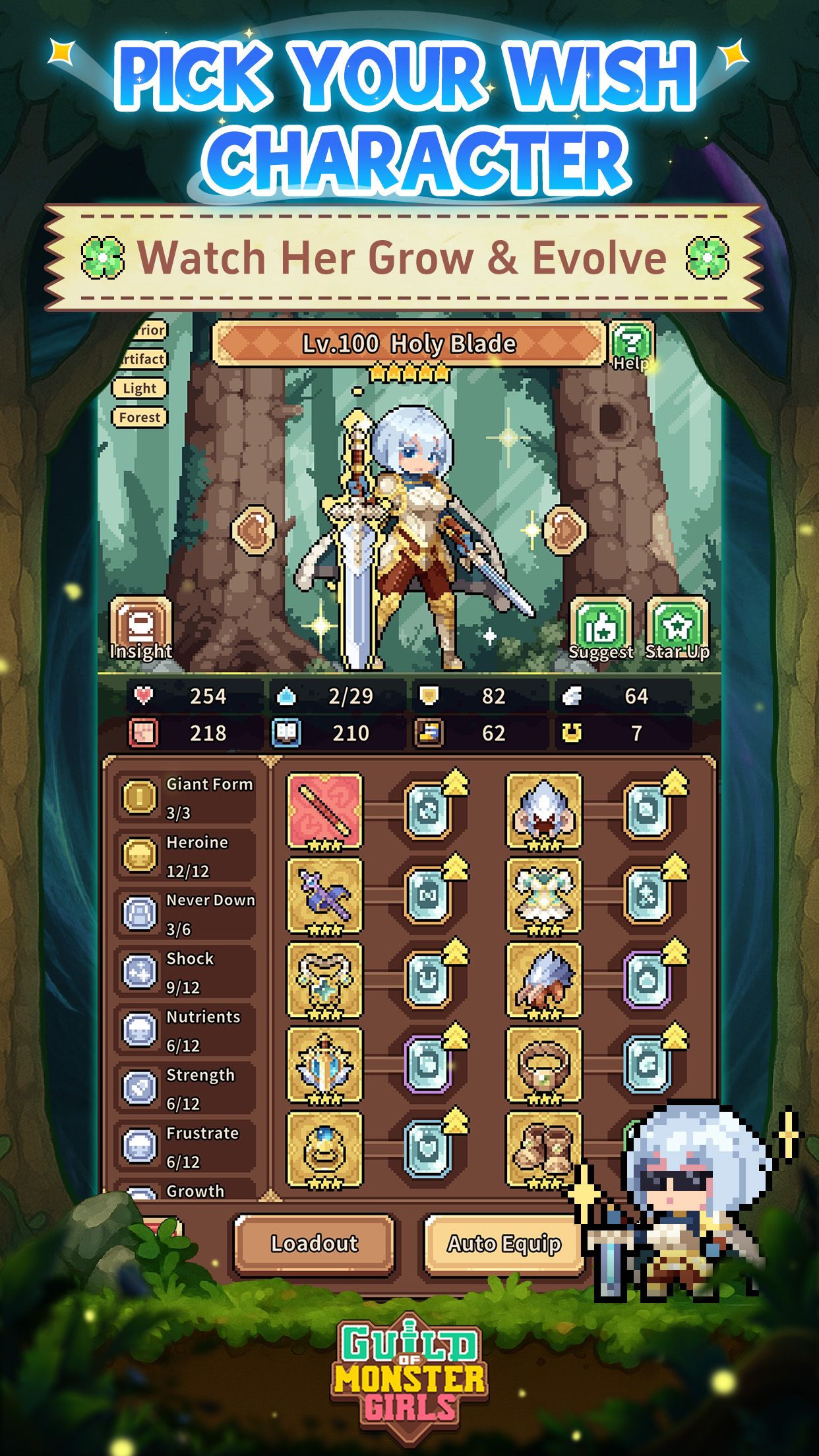
Task: Show the Strength set bonus
Action: point(186,1088)
